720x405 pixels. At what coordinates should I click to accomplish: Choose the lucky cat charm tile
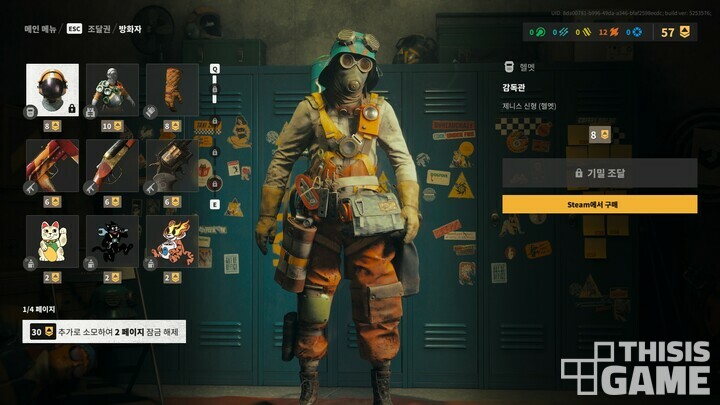pos(52,241)
